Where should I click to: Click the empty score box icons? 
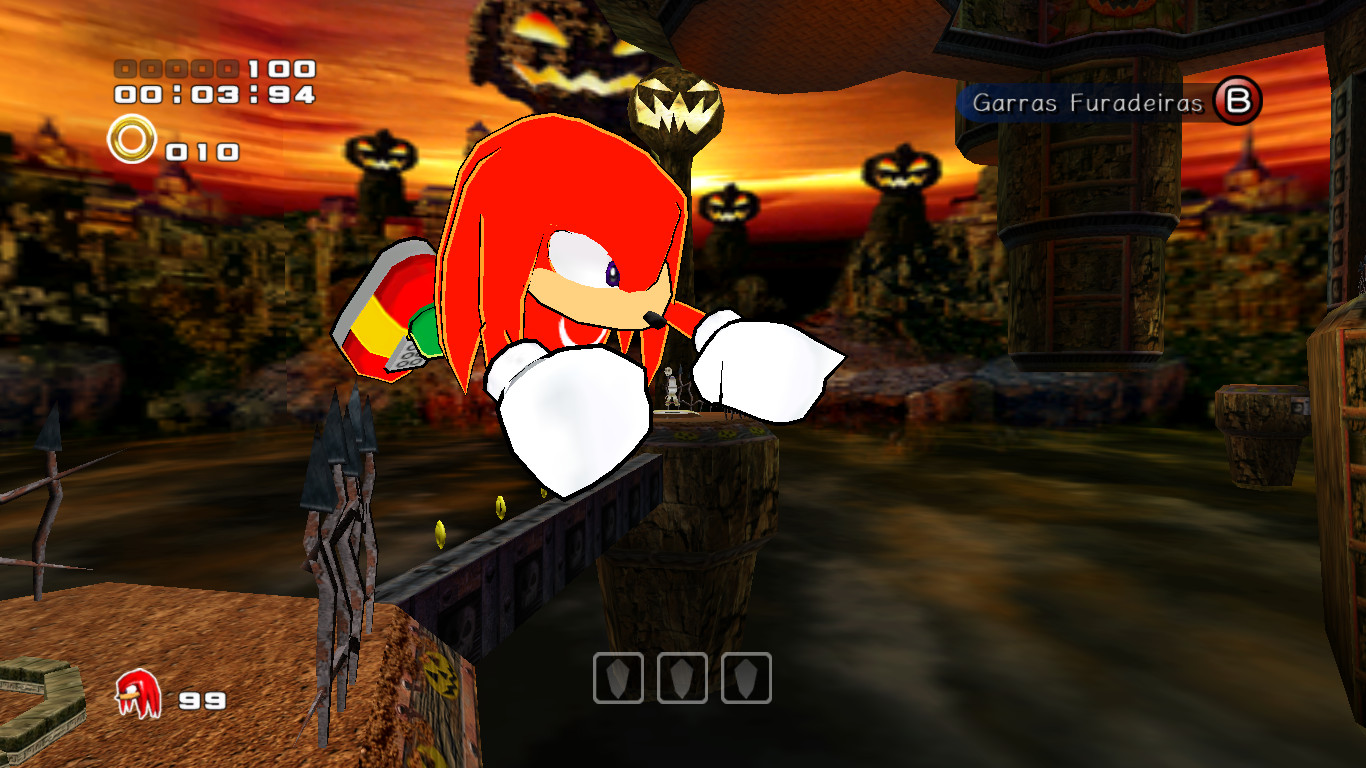point(175,69)
